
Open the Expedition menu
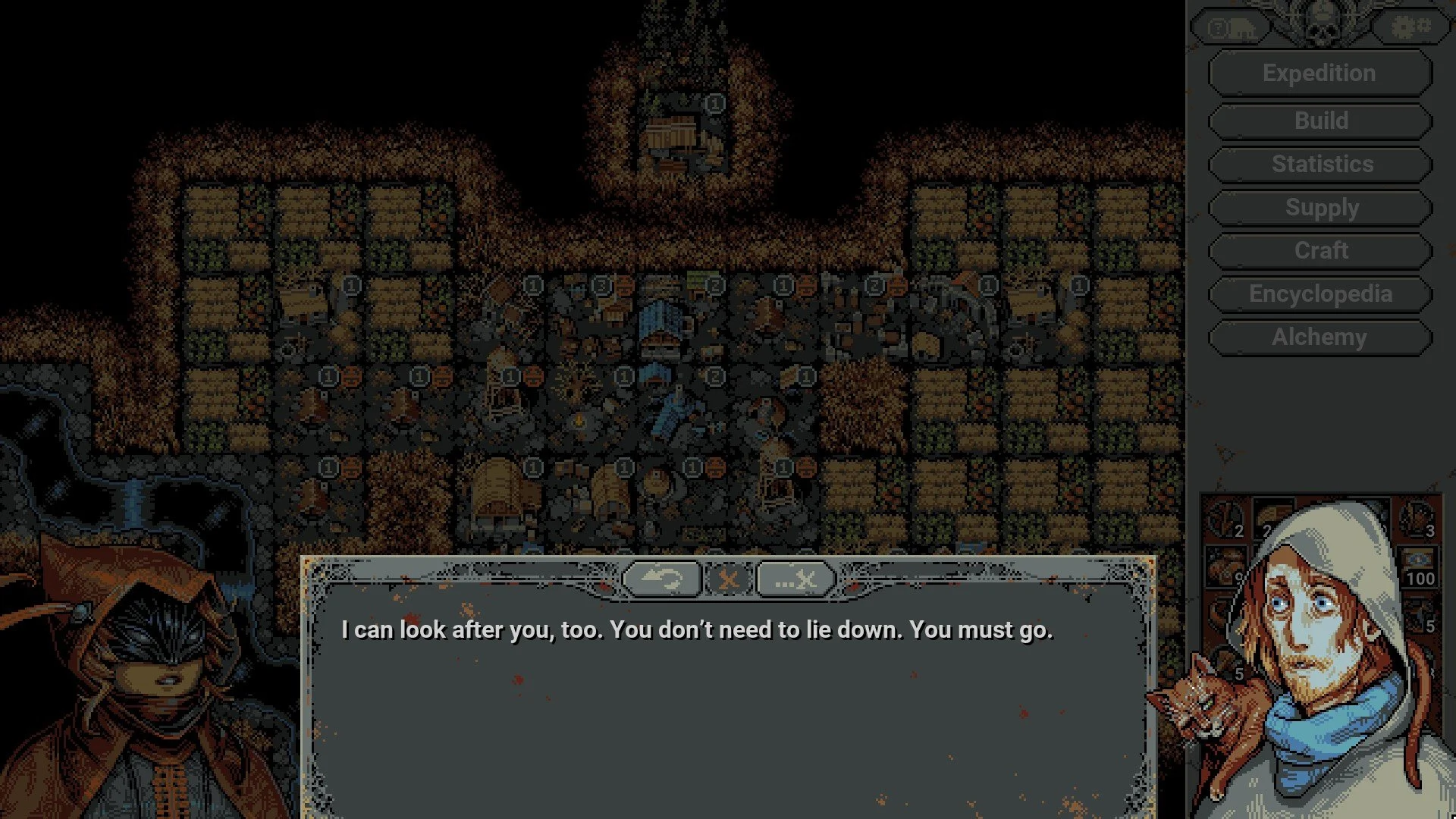click(x=1319, y=74)
